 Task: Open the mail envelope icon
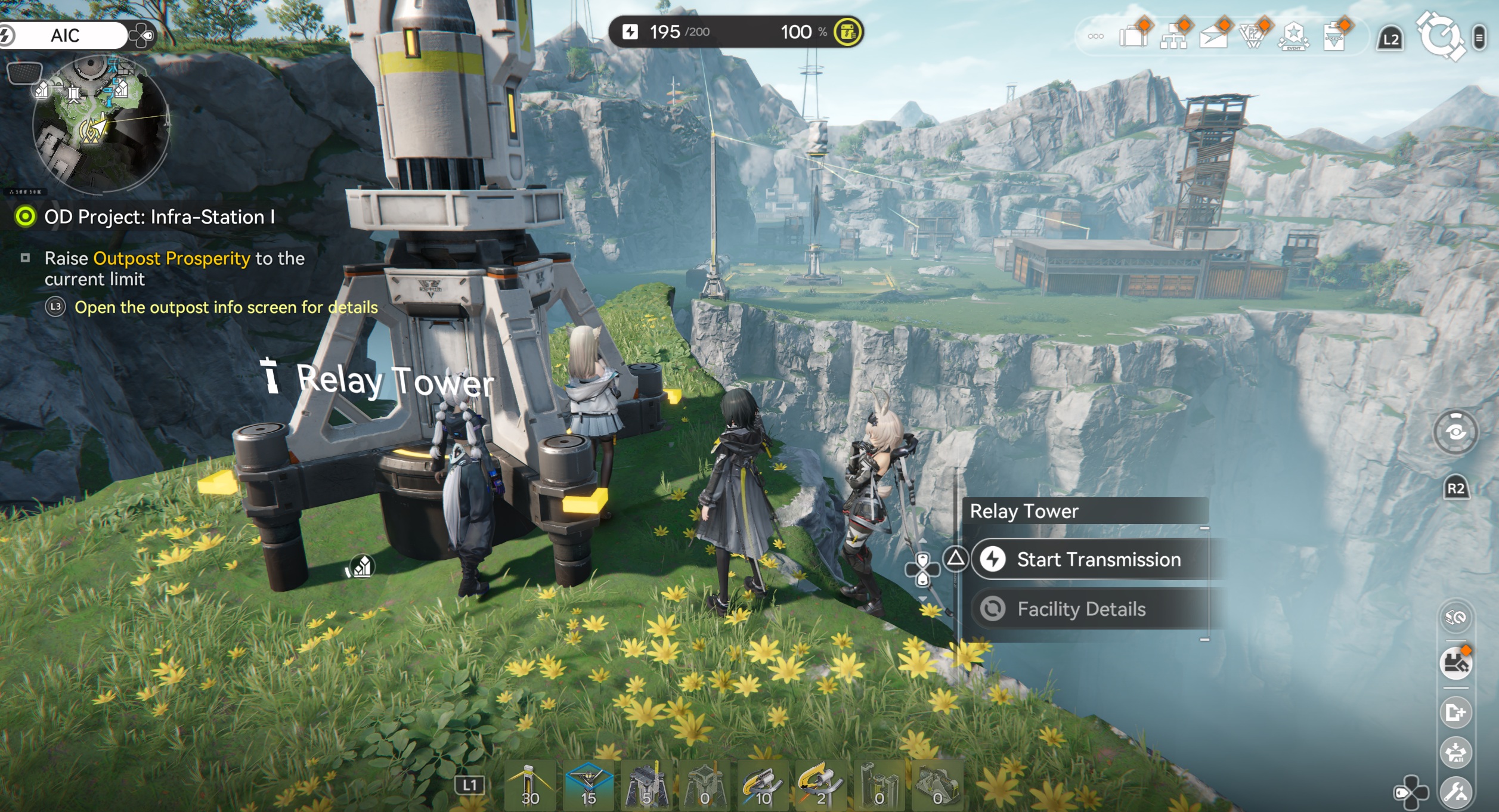pos(1213,36)
